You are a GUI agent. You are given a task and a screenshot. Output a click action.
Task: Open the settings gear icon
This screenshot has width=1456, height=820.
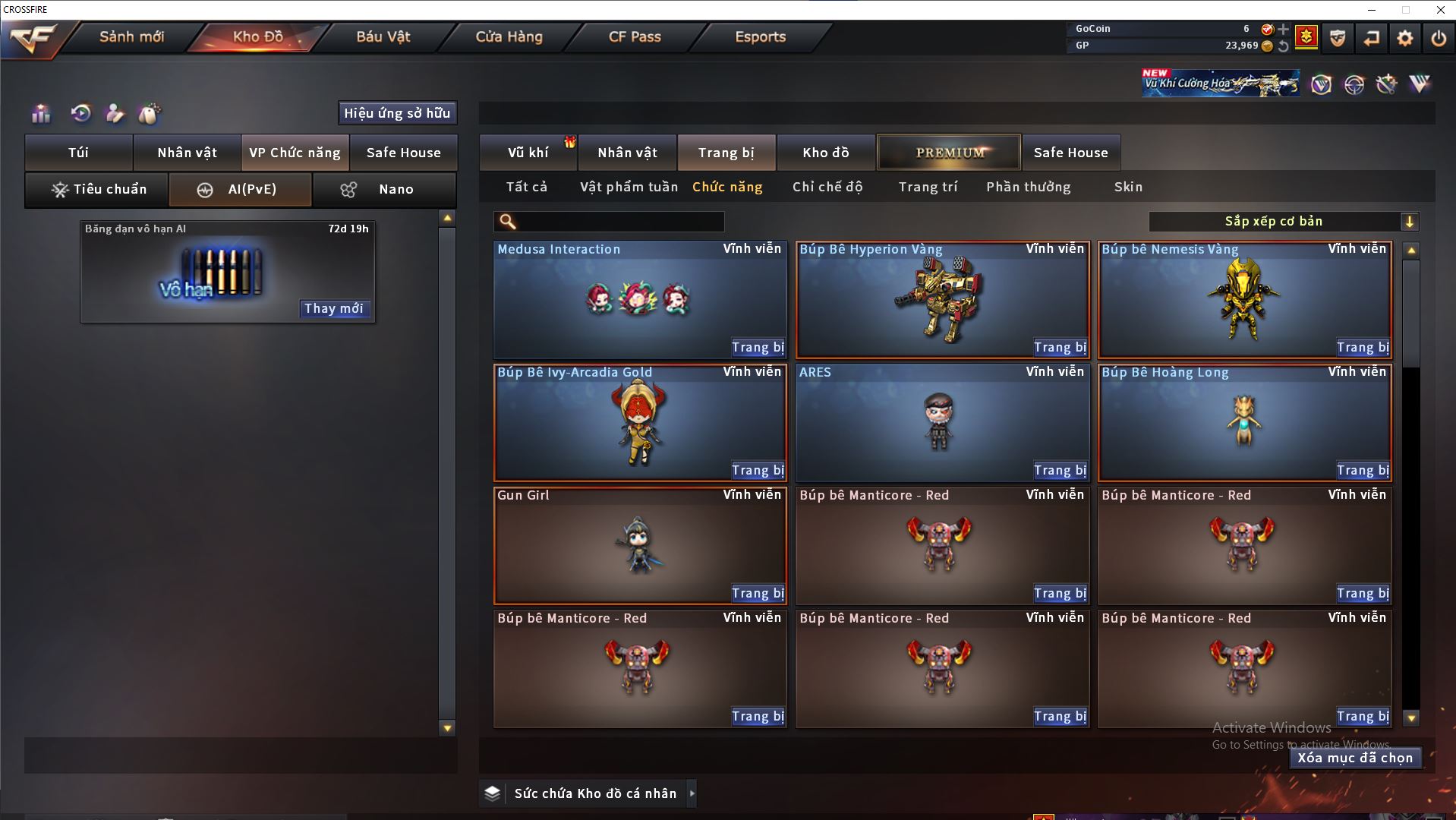coord(1404,38)
